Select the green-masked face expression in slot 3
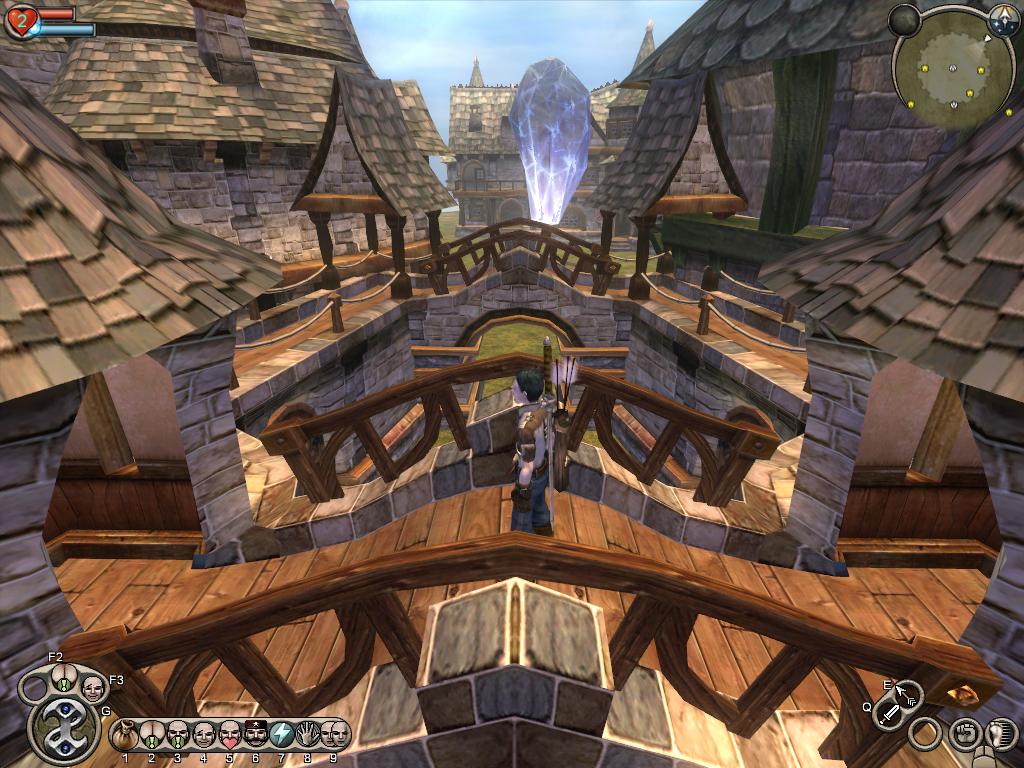Screen dimensions: 1024x768 [177, 735]
